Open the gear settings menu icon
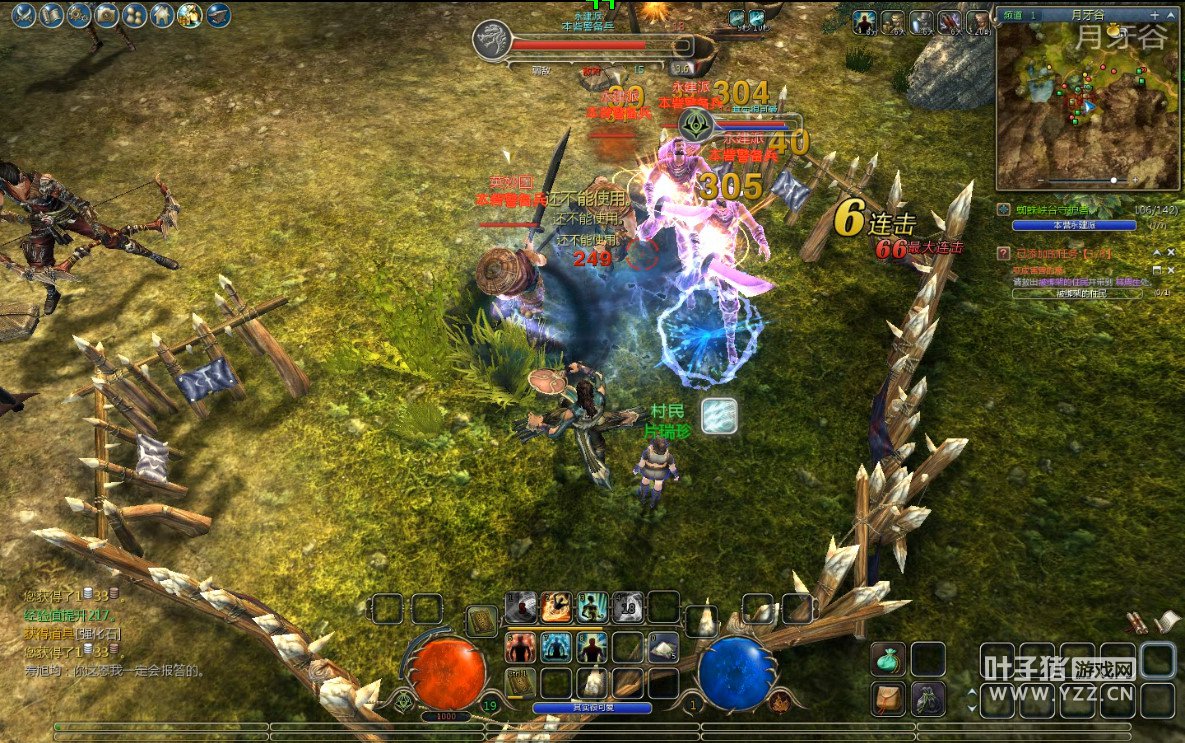The height and width of the screenshot is (743, 1185). (79, 15)
